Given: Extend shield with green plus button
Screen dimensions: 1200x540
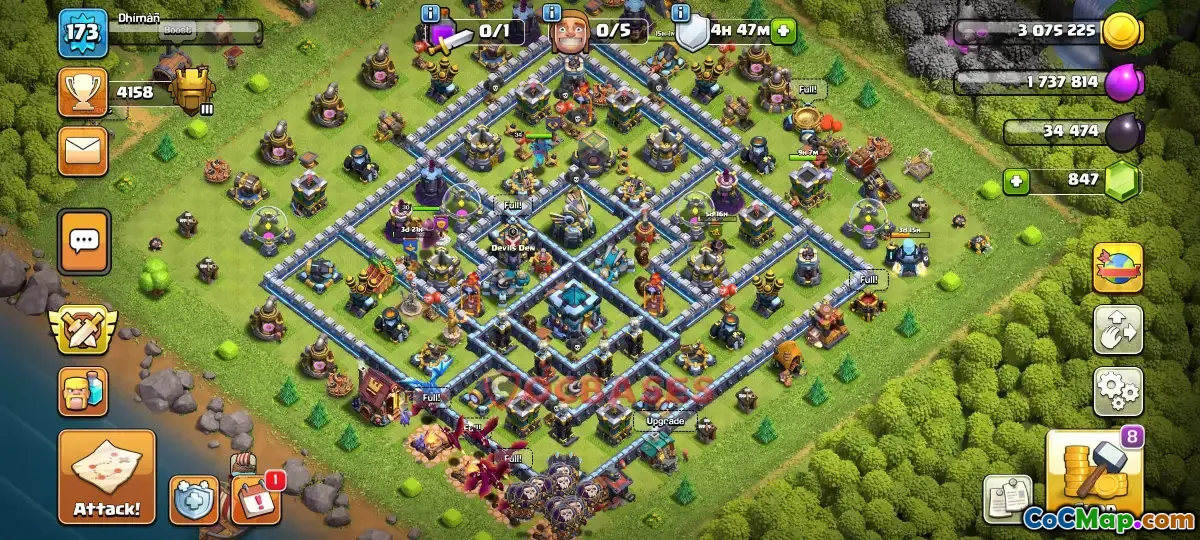Looking at the screenshot, I should 783,30.
